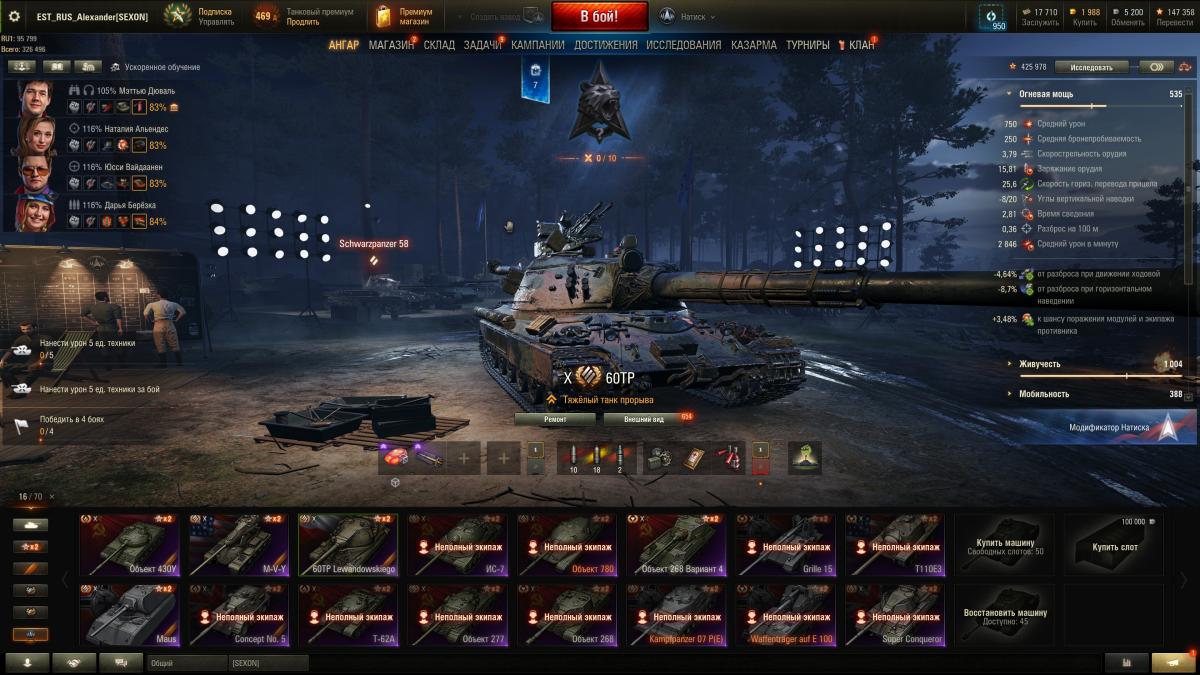This screenshot has width=1200, height=675.
Task: Switch to the КАЗАРМА tab
Action: pos(753,45)
